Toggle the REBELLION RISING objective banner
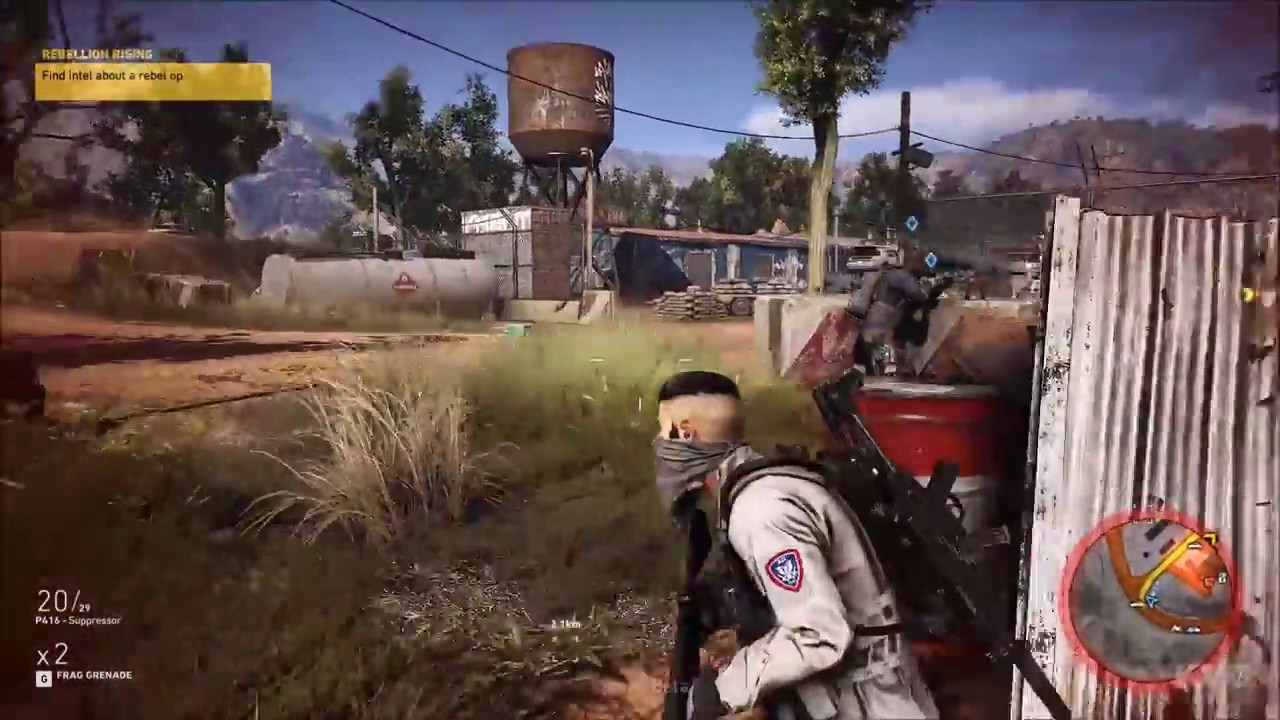 97,53
